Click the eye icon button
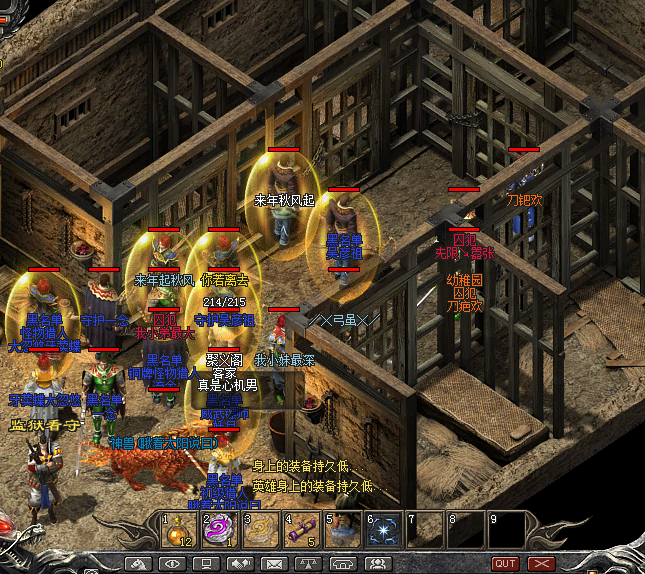 point(171,564)
